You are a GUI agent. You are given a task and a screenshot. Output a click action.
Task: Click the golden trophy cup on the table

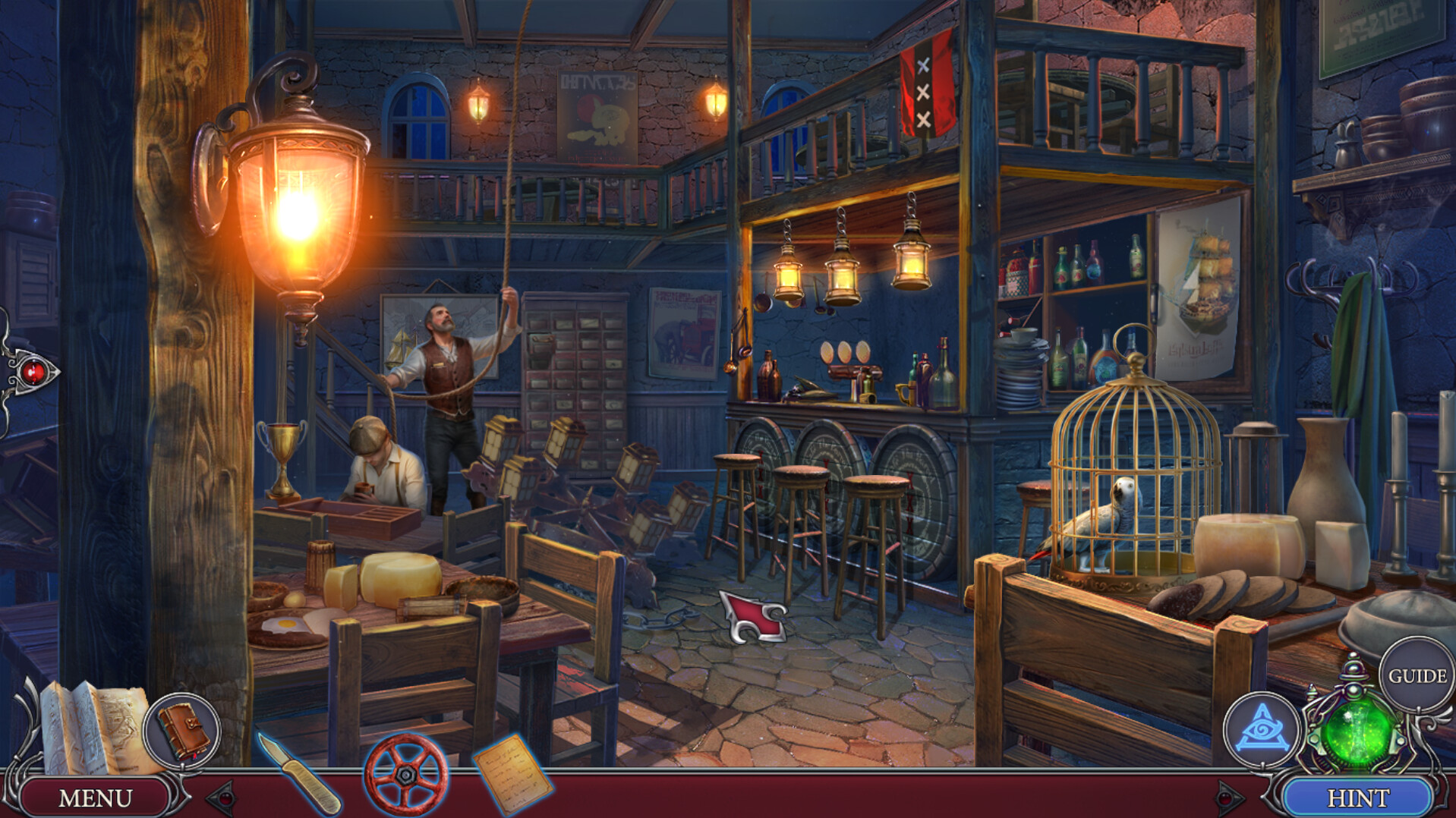(282, 448)
